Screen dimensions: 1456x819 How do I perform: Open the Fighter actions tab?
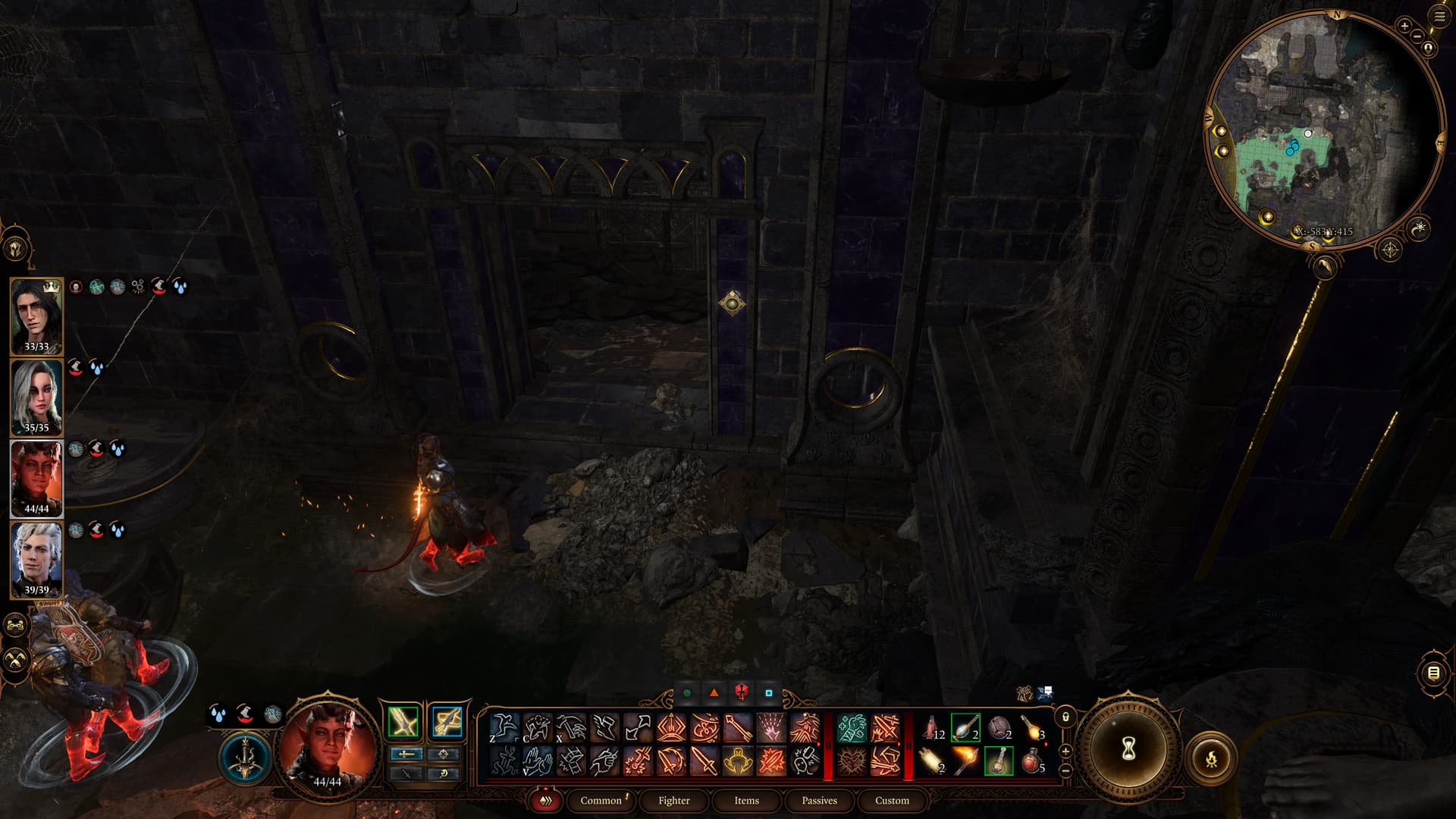tap(673, 800)
